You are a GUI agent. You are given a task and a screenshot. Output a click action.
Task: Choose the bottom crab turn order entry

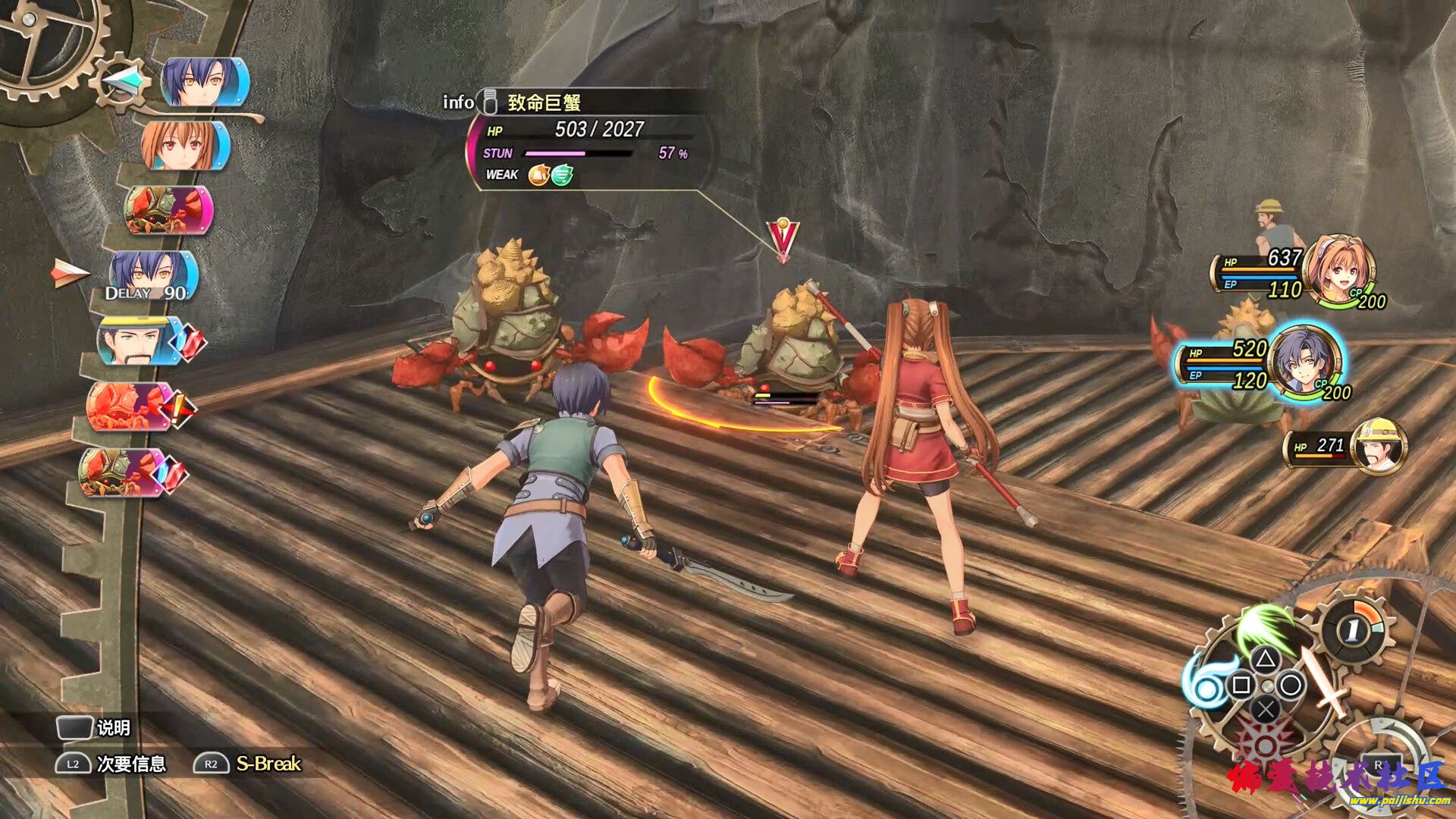click(x=123, y=472)
